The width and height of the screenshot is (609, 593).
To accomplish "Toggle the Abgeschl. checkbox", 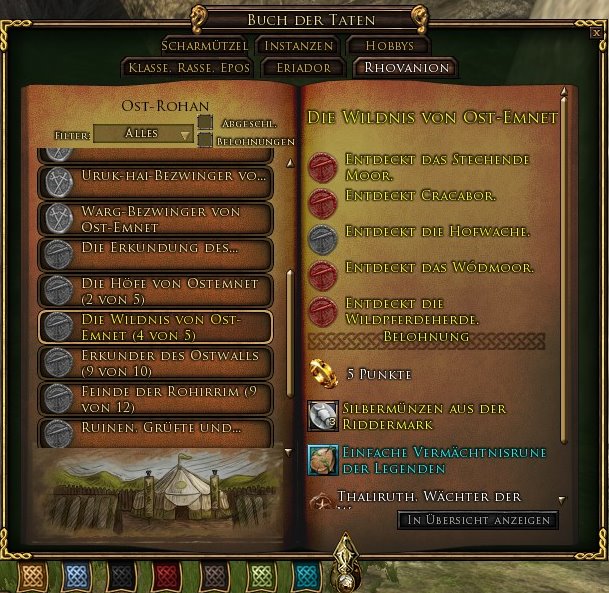I will (205, 123).
